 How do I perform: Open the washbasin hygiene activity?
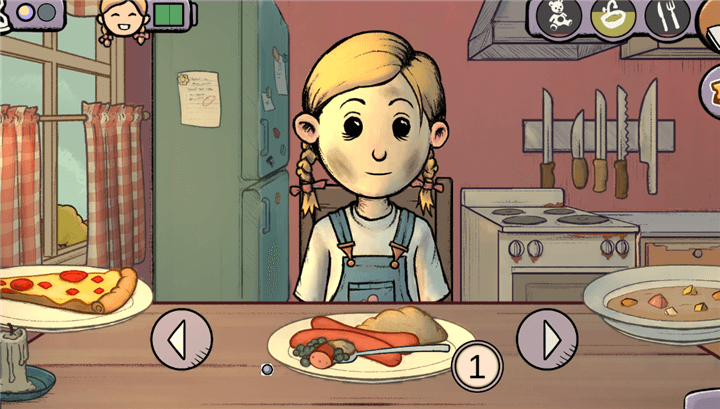pyautogui.click(x=610, y=15)
